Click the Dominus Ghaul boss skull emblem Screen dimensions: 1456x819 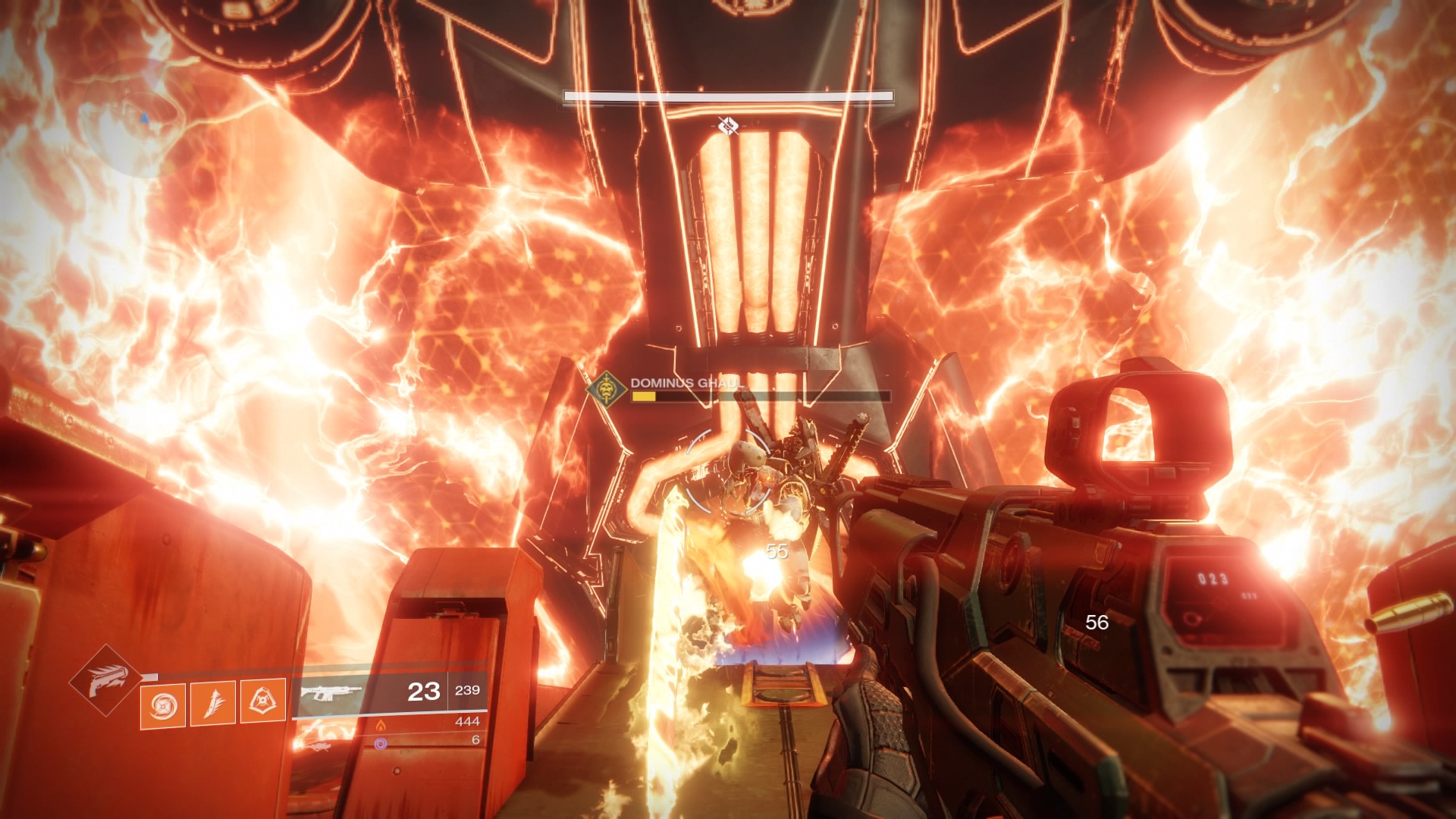click(x=607, y=389)
